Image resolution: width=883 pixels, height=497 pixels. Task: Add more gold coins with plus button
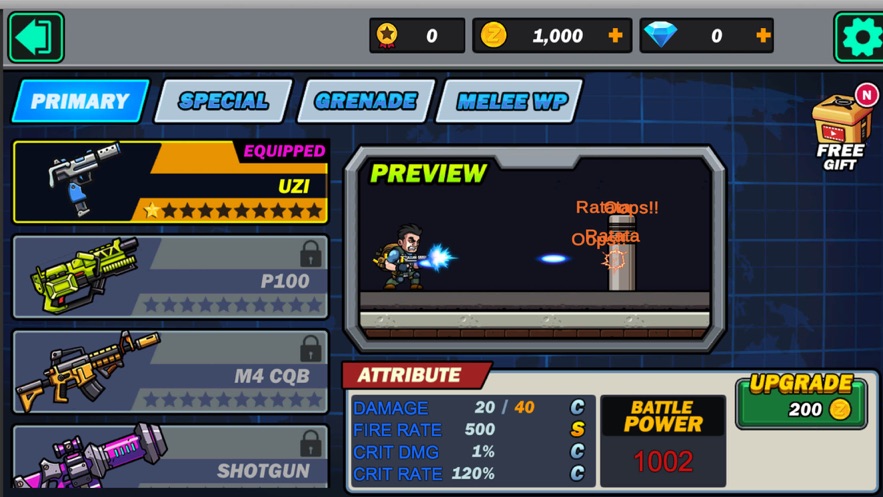[x=615, y=36]
